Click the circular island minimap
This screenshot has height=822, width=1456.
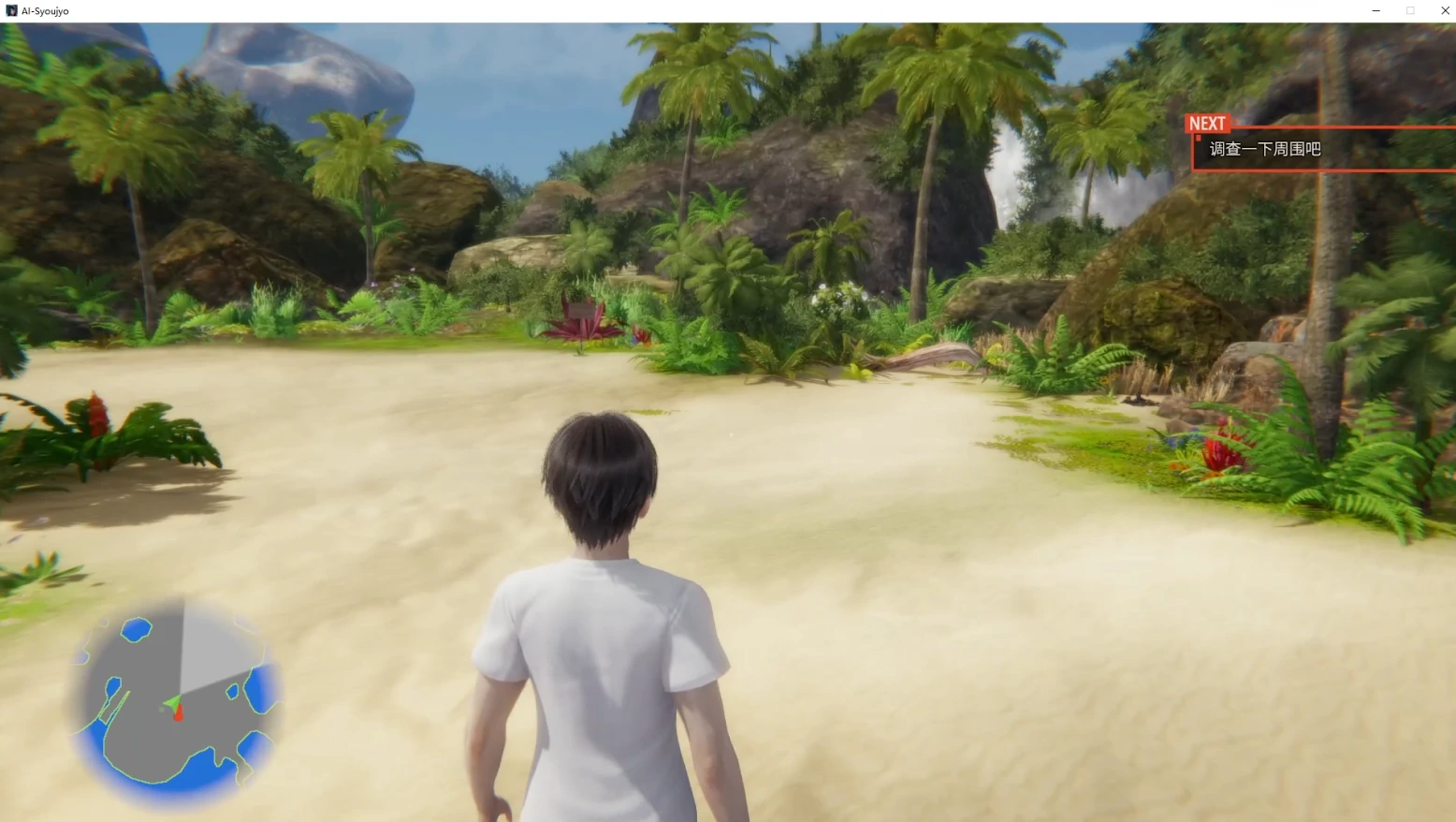pos(174,700)
